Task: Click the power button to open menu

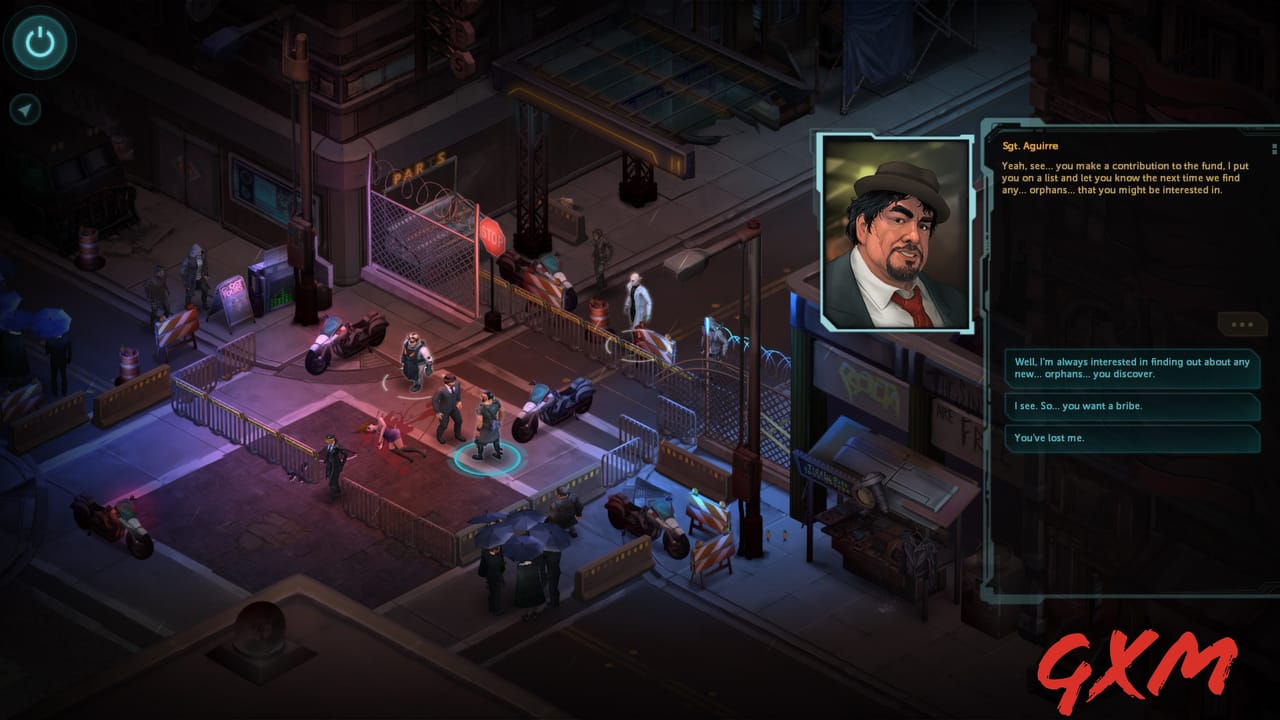Action: tap(40, 40)
